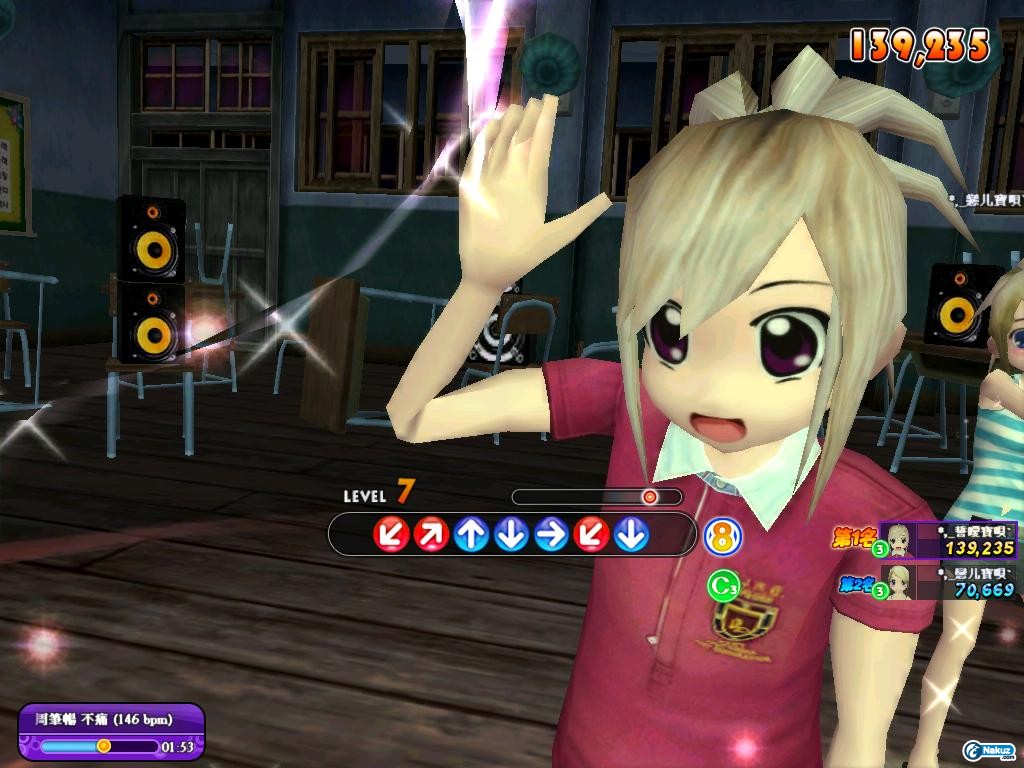Open the Nakuz logo link

coord(988,750)
